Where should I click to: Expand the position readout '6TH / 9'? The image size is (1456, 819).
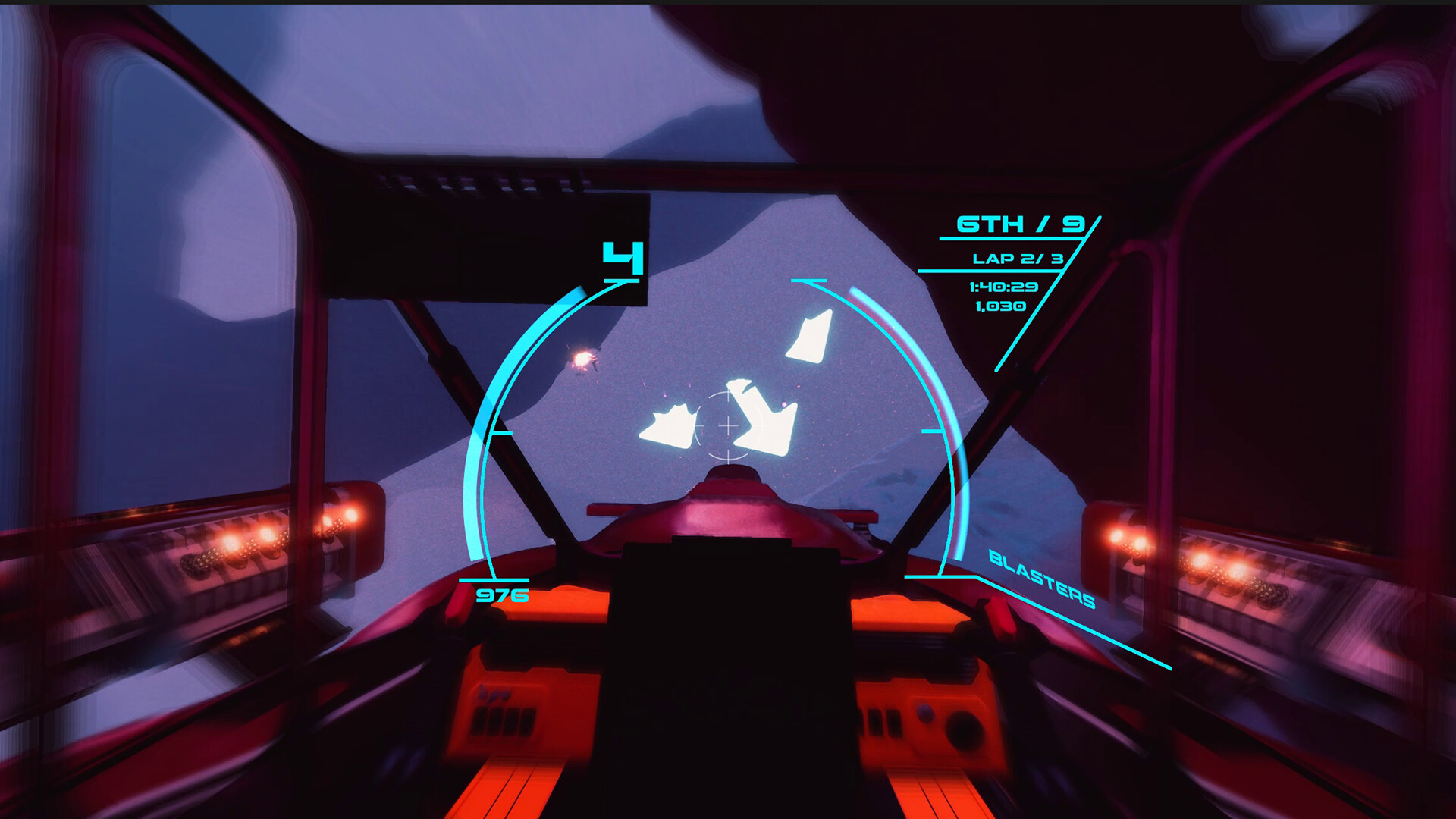point(1023,225)
